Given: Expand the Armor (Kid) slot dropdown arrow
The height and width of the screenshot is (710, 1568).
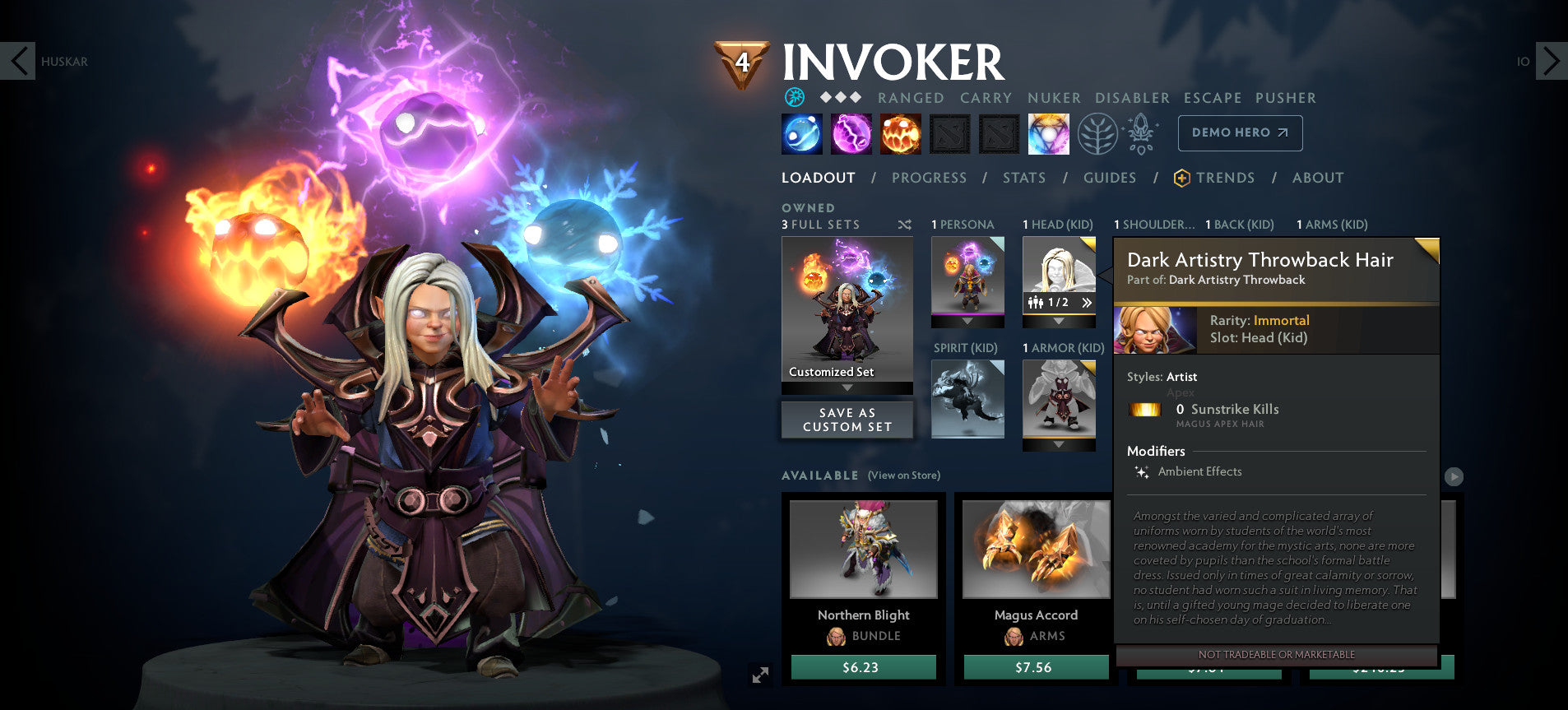Looking at the screenshot, I should pos(1059,443).
